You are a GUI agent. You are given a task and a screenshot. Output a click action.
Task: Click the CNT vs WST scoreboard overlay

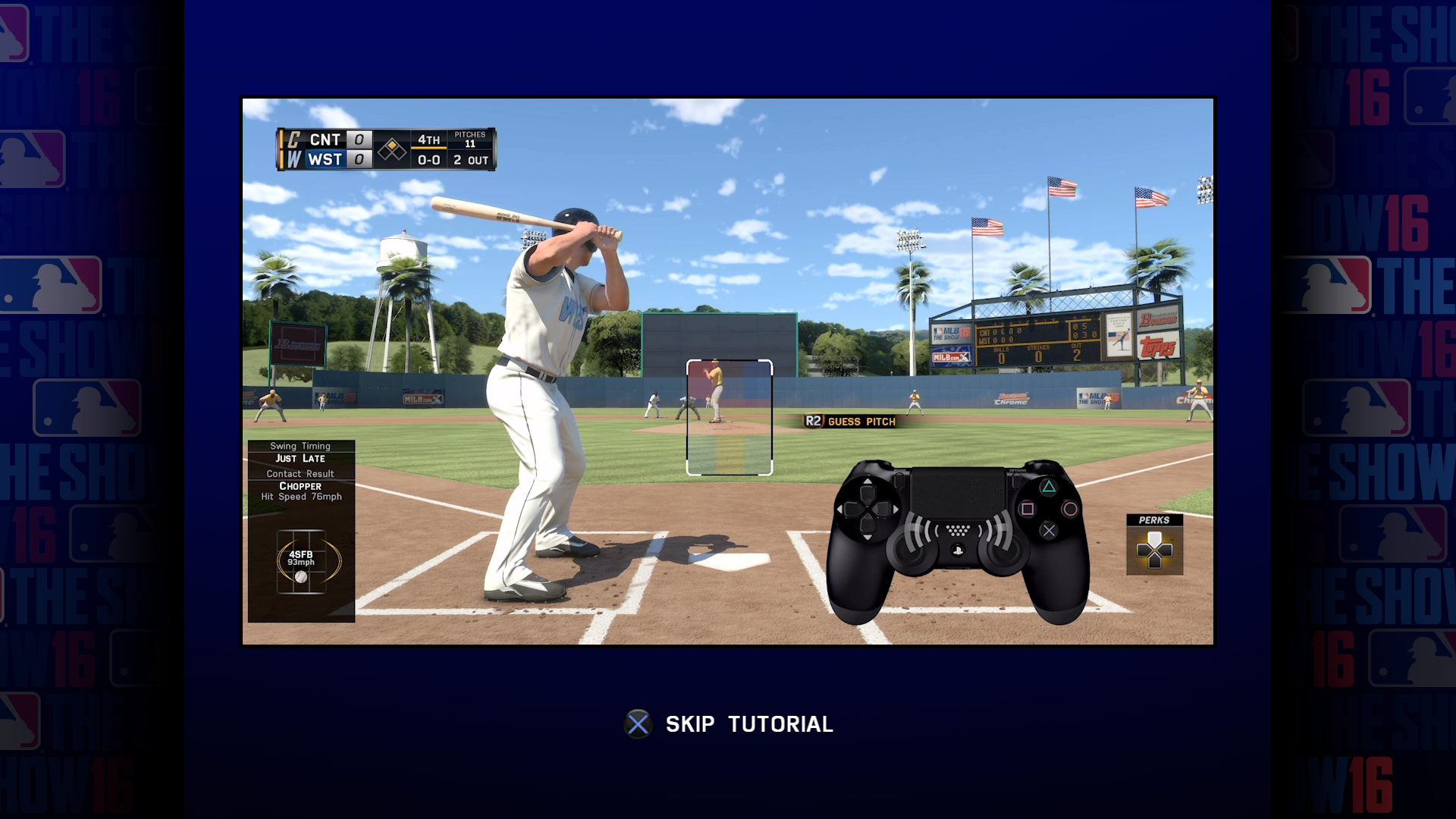point(385,149)
